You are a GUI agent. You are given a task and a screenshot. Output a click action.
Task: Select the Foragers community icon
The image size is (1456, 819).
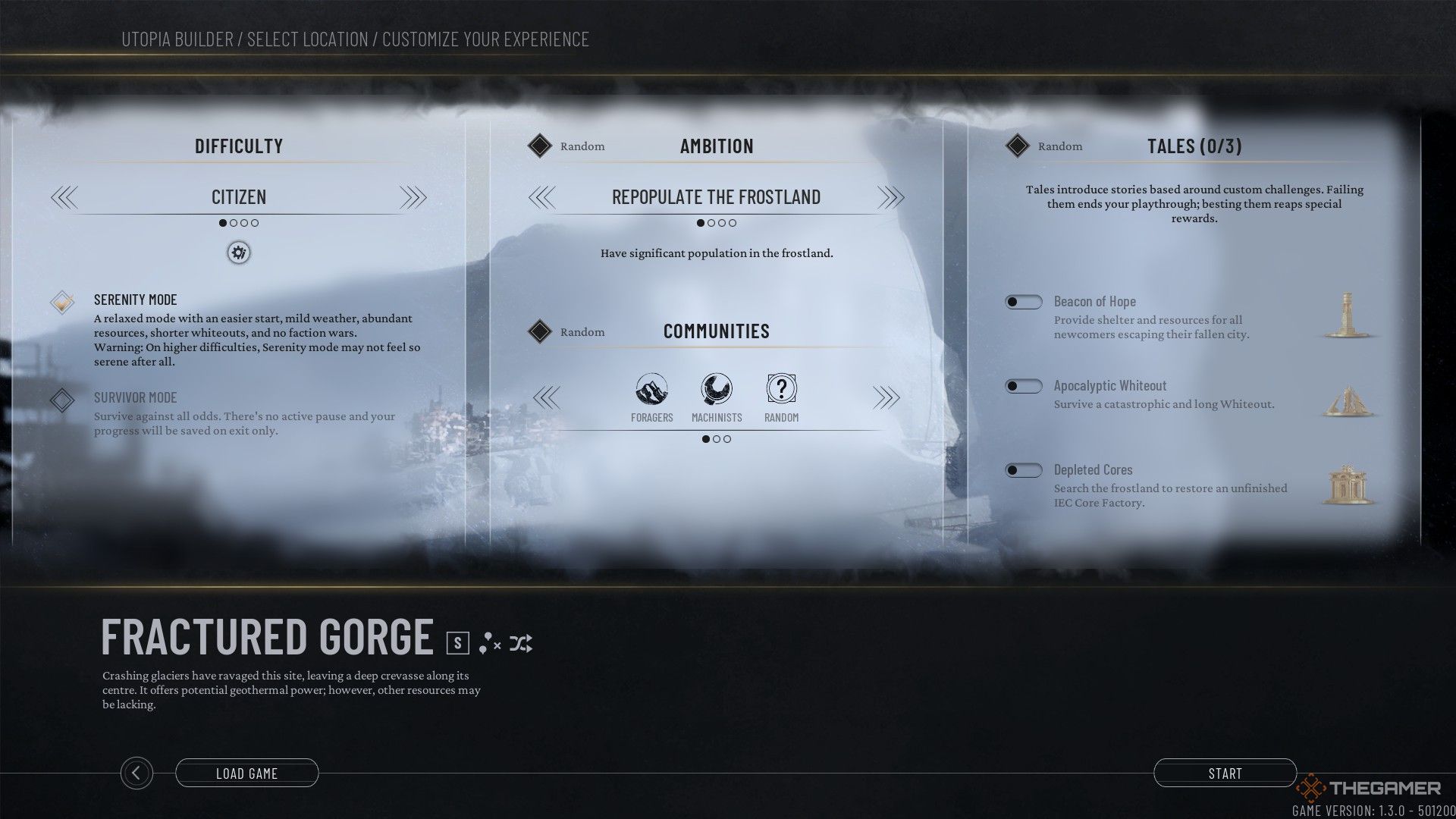pos(651,390)
